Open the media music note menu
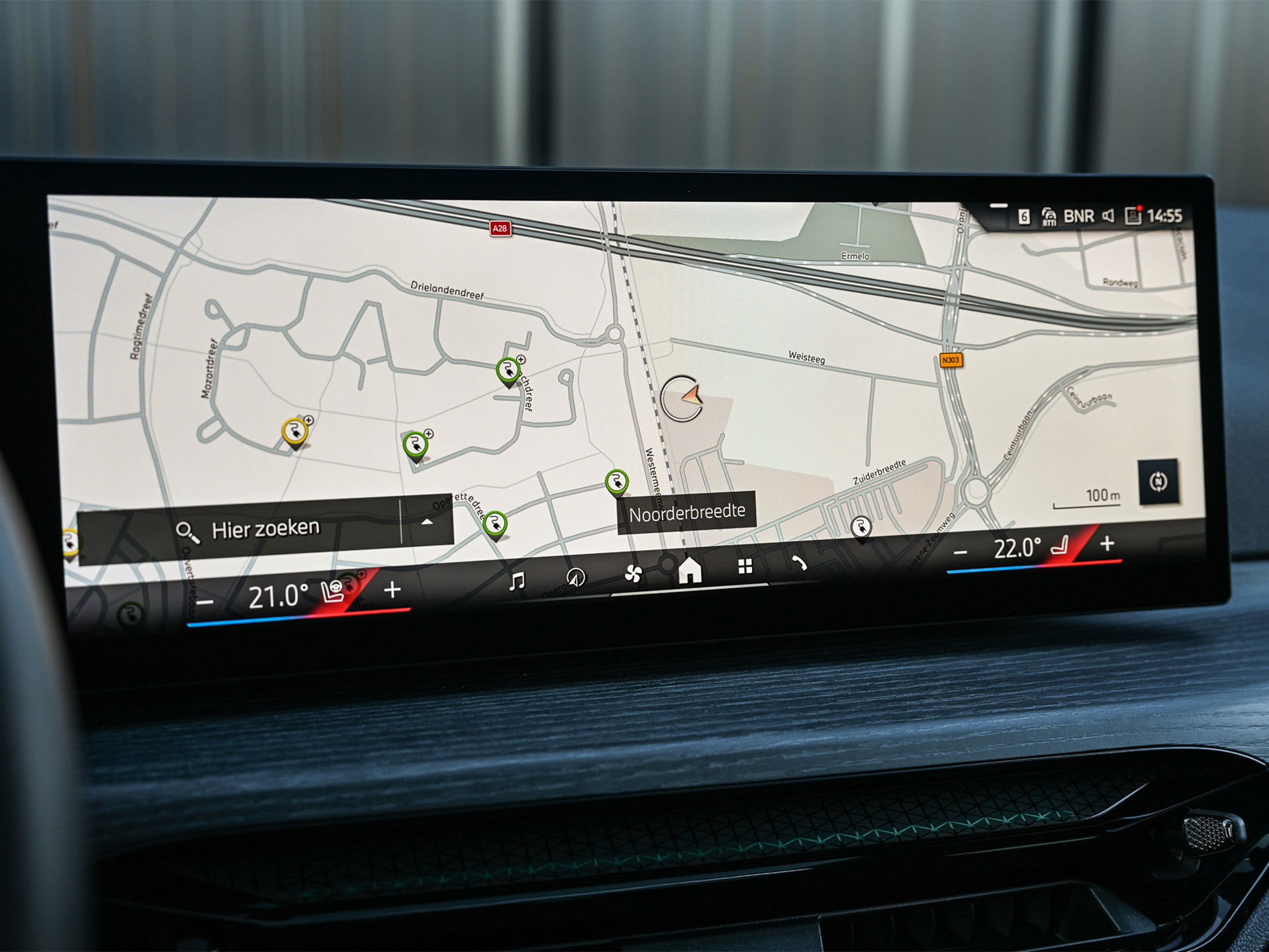Viewport: 1269px width, 952px height. coord(516,581)
